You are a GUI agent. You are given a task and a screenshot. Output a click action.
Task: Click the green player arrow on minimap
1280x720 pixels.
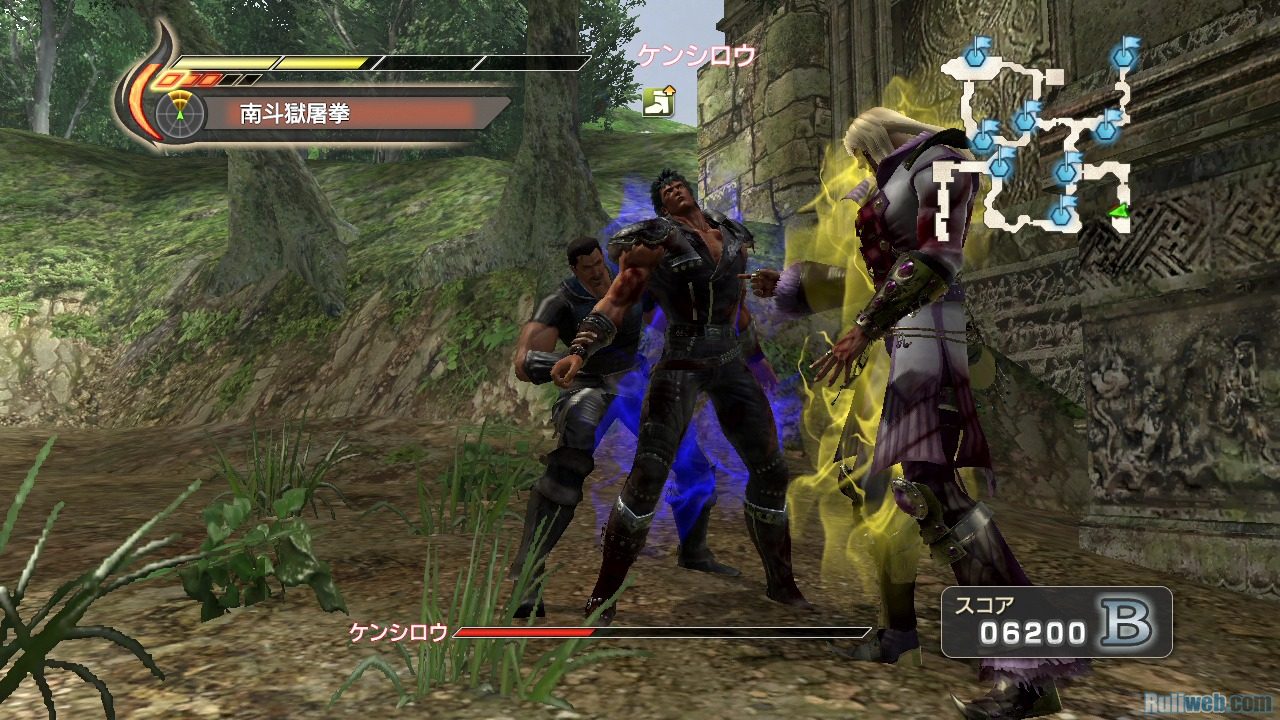tap(1119, 209)
